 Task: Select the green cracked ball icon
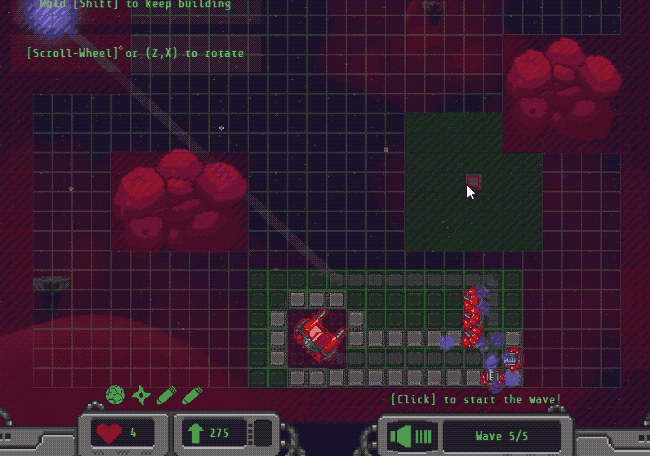tap(116, 394)
